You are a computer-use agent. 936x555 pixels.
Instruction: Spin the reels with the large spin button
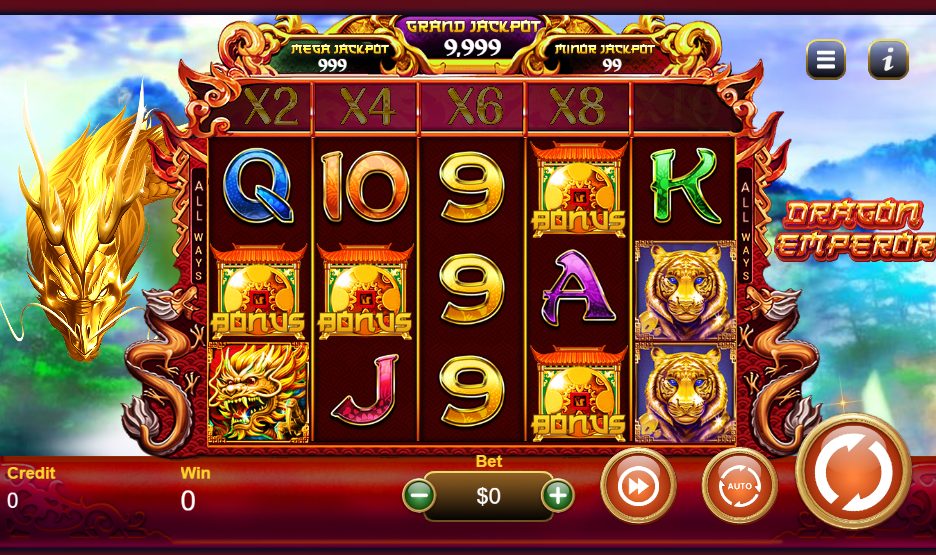tap(853, 471)
